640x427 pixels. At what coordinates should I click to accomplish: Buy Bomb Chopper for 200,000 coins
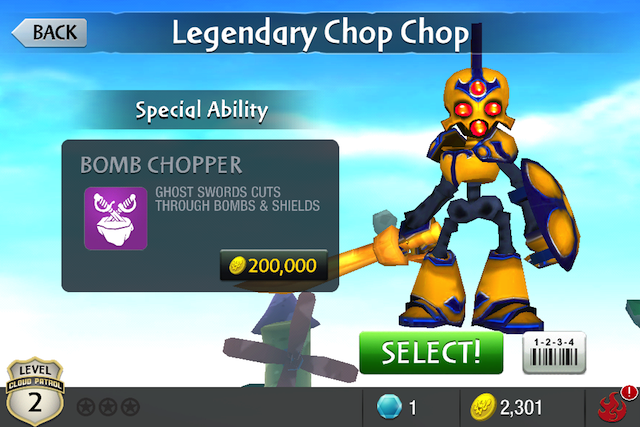click(273, 265)
